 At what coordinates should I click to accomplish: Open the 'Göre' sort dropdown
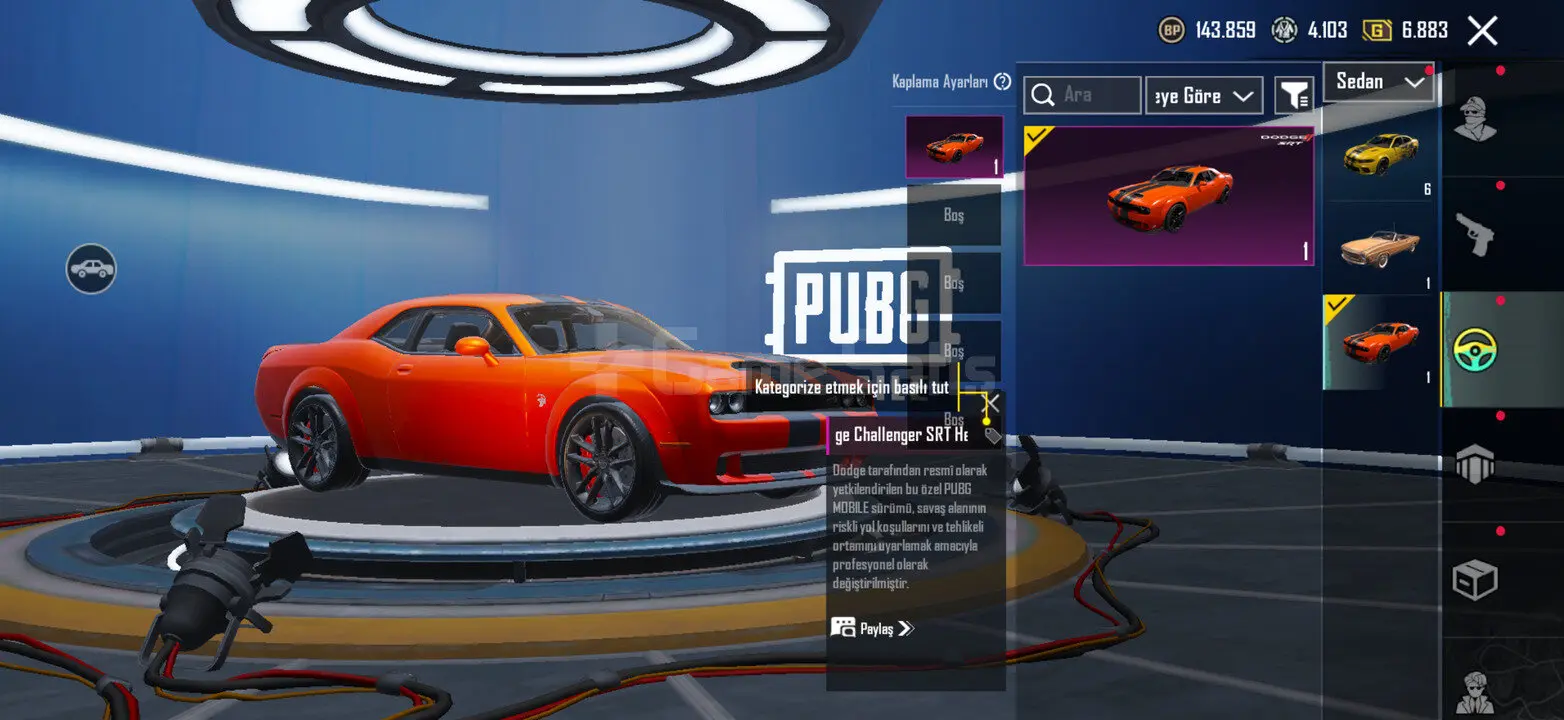pos(1204,96)
